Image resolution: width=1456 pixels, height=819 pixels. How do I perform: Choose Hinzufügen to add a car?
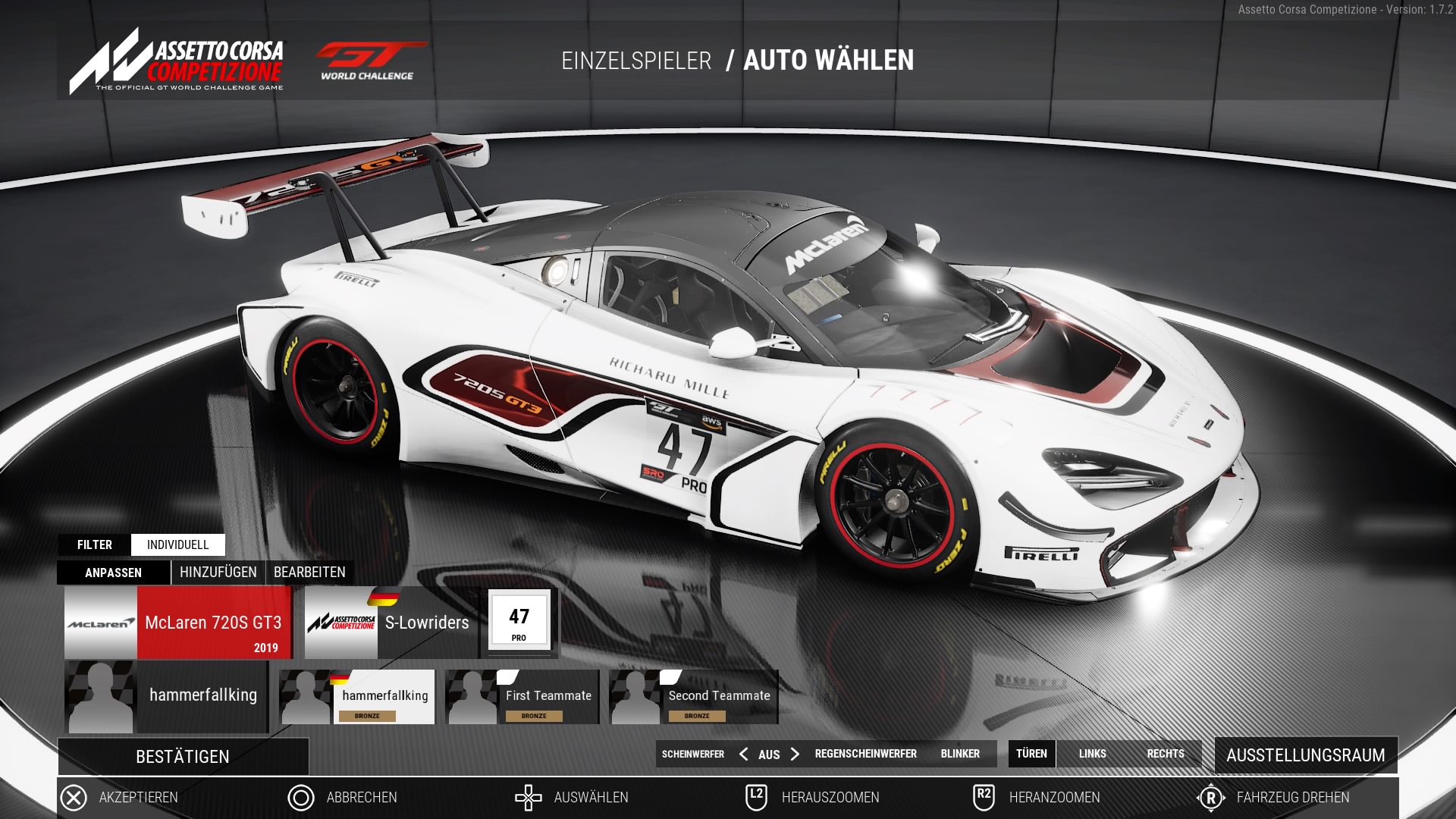pos(218,573)
